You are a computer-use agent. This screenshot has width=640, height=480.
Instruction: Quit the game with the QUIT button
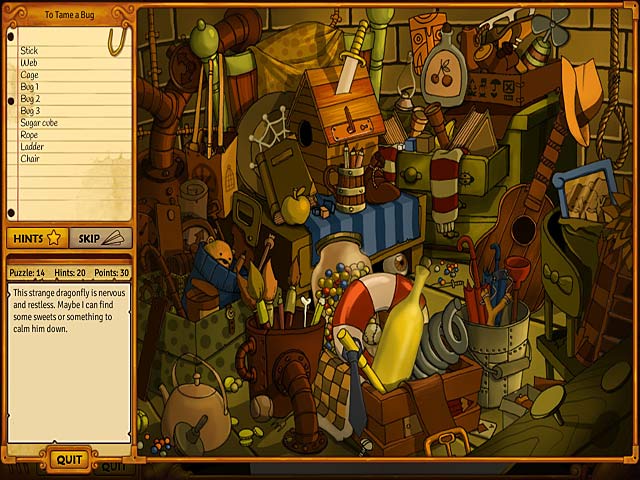click(x=69, y=459)
